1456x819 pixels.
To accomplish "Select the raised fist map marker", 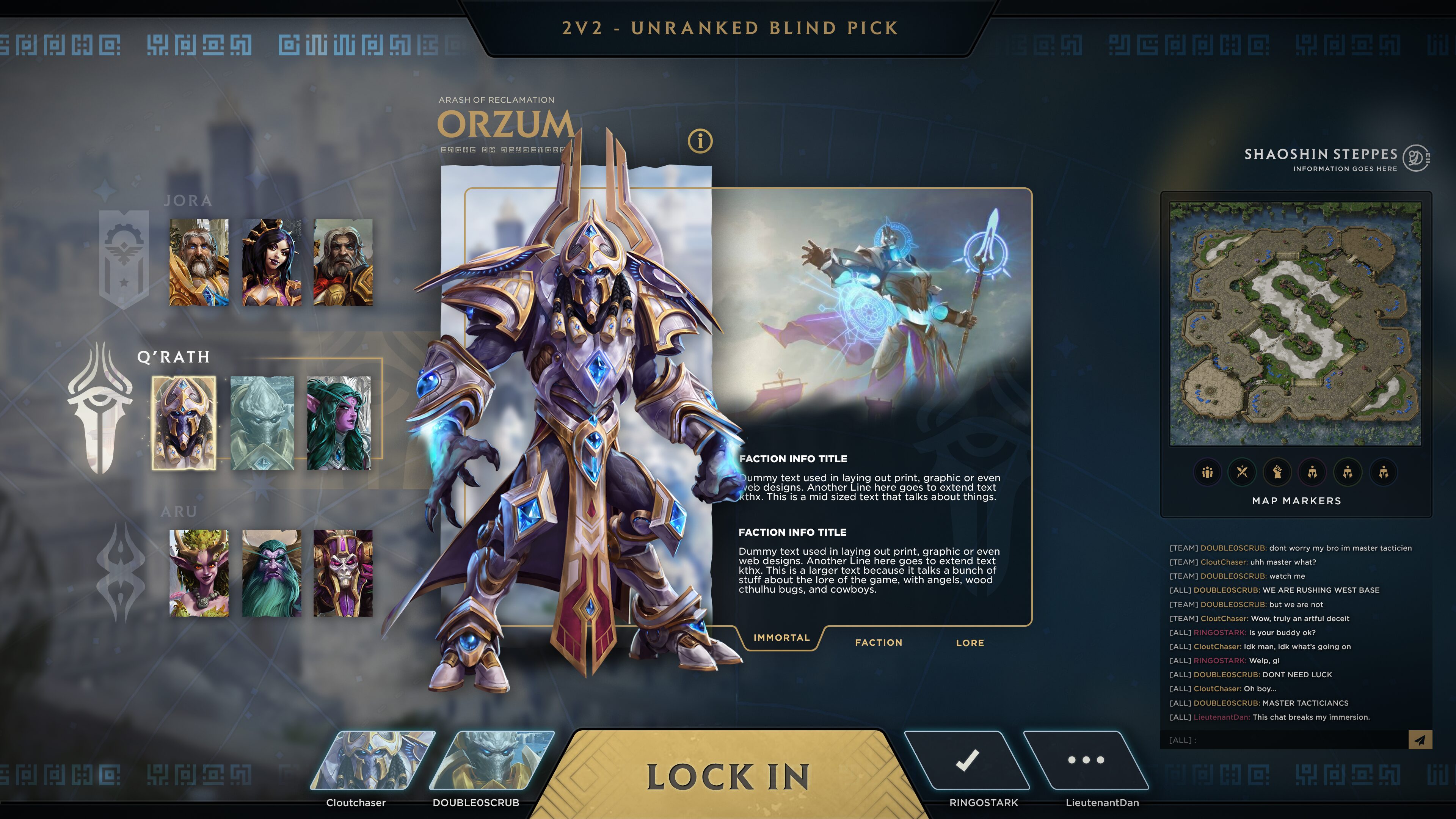I will click(x=1277, y=472).
